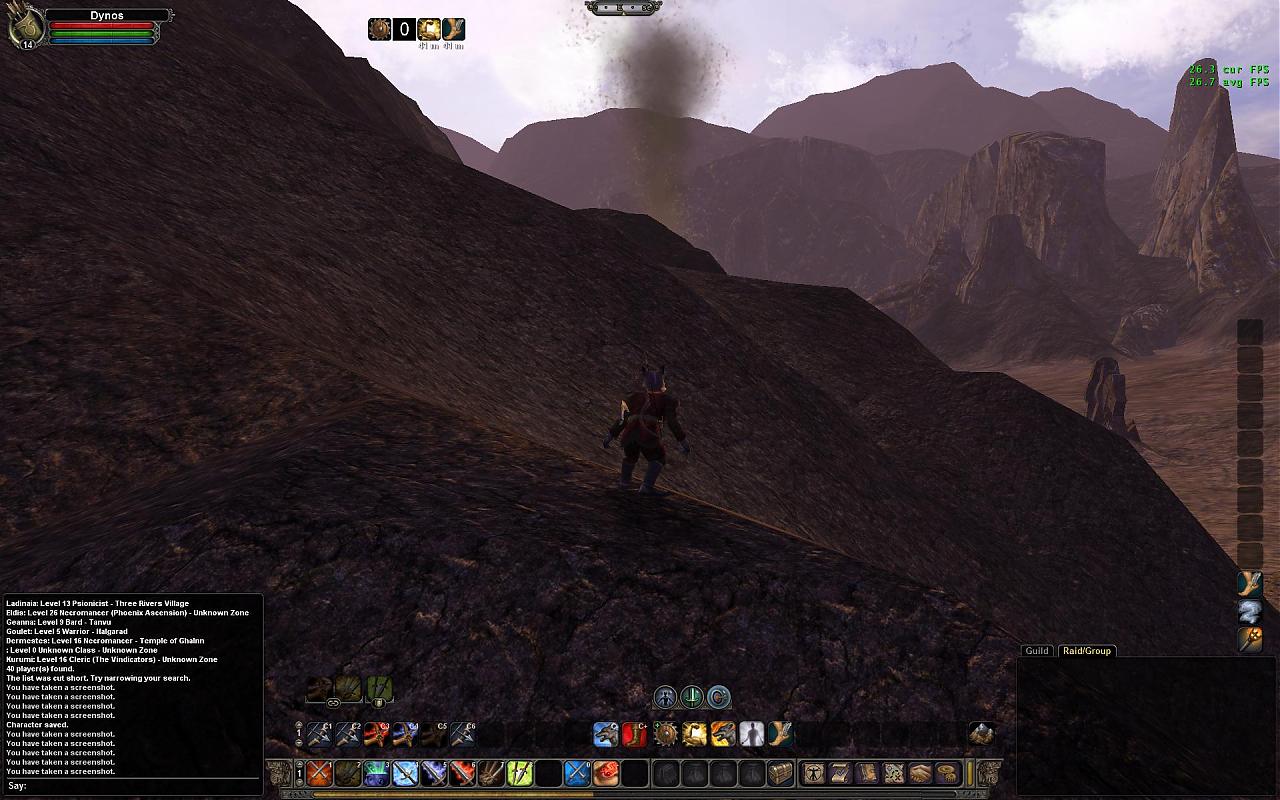
Task: Open the coin stack menu icon
Action: pos(946,773)
